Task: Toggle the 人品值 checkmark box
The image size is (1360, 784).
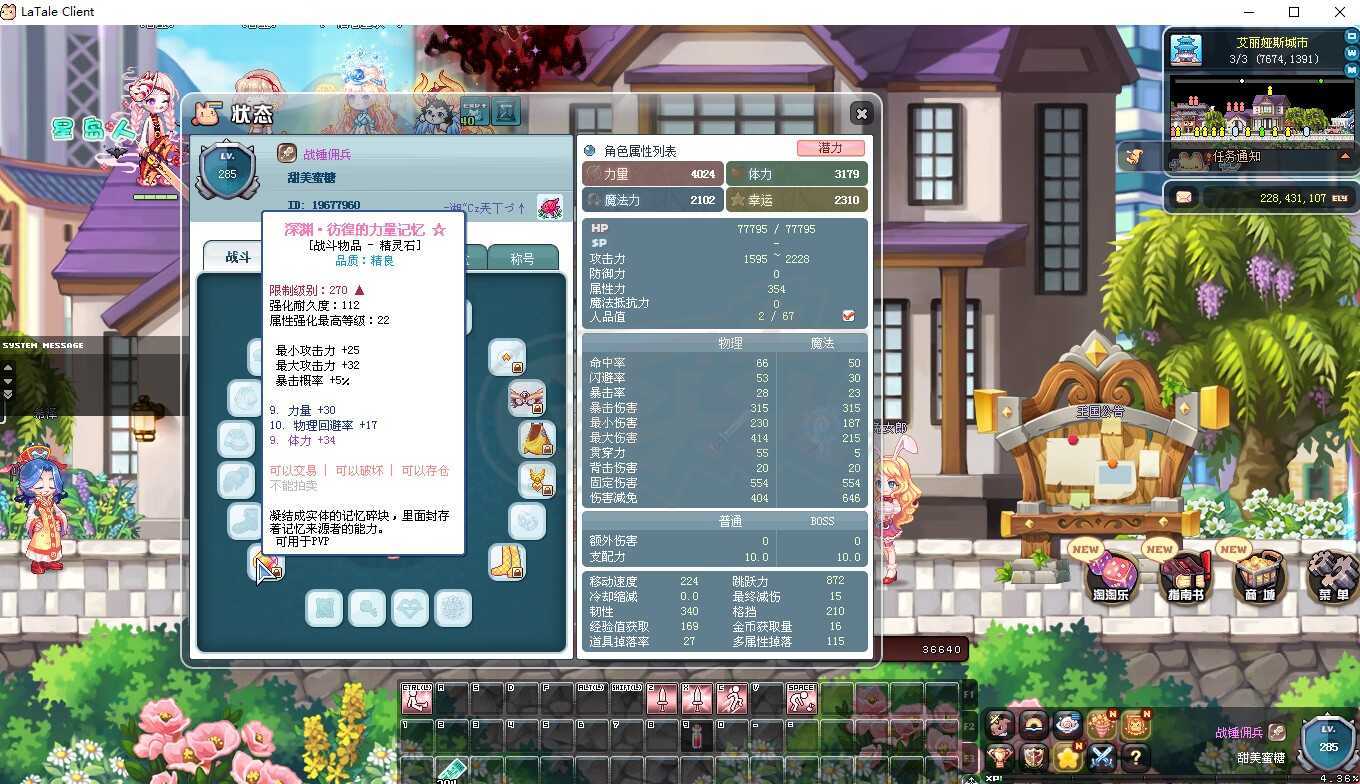Action: click(x=849, y=314)
